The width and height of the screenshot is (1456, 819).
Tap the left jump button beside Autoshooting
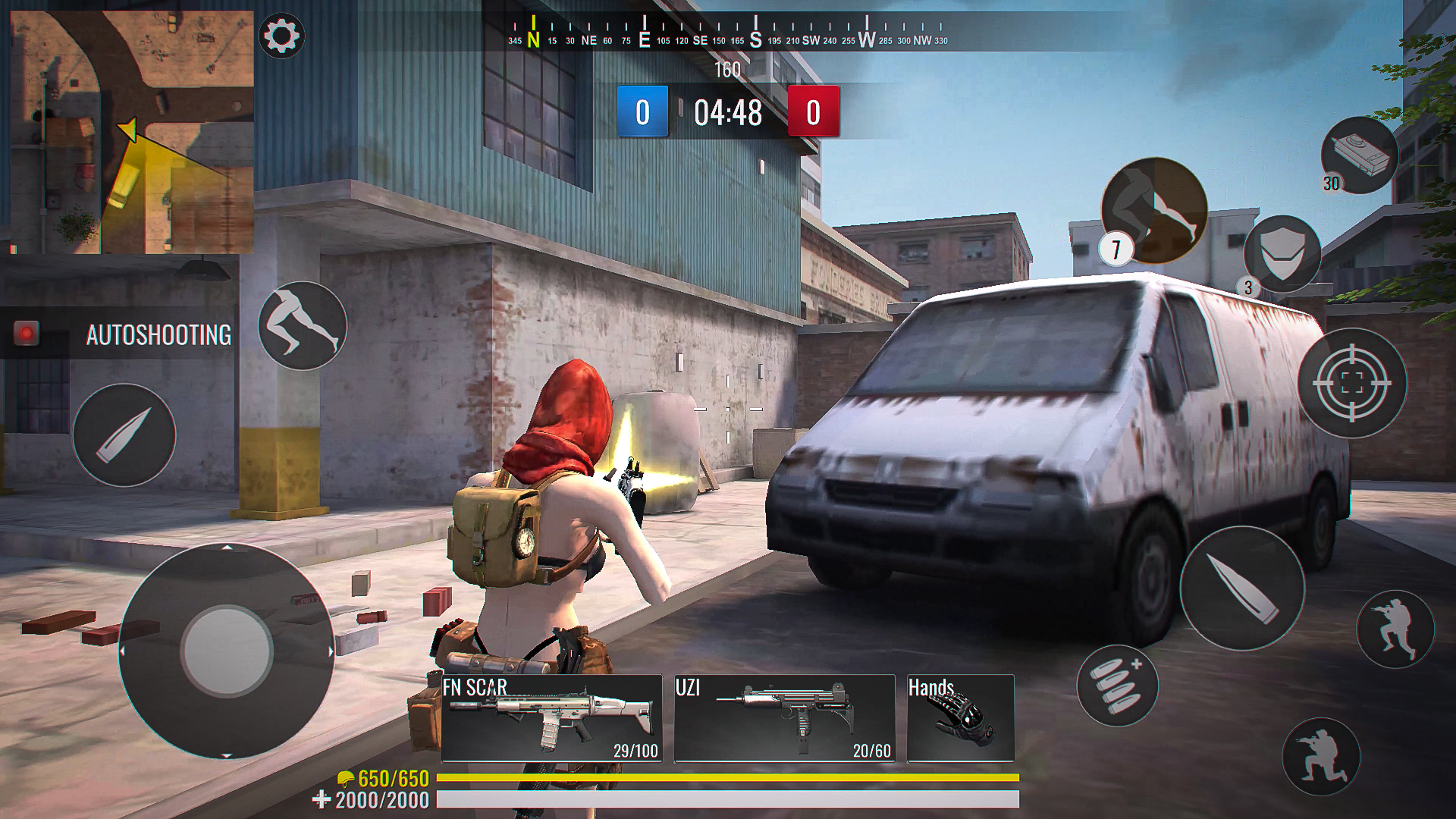click(303, 326)
